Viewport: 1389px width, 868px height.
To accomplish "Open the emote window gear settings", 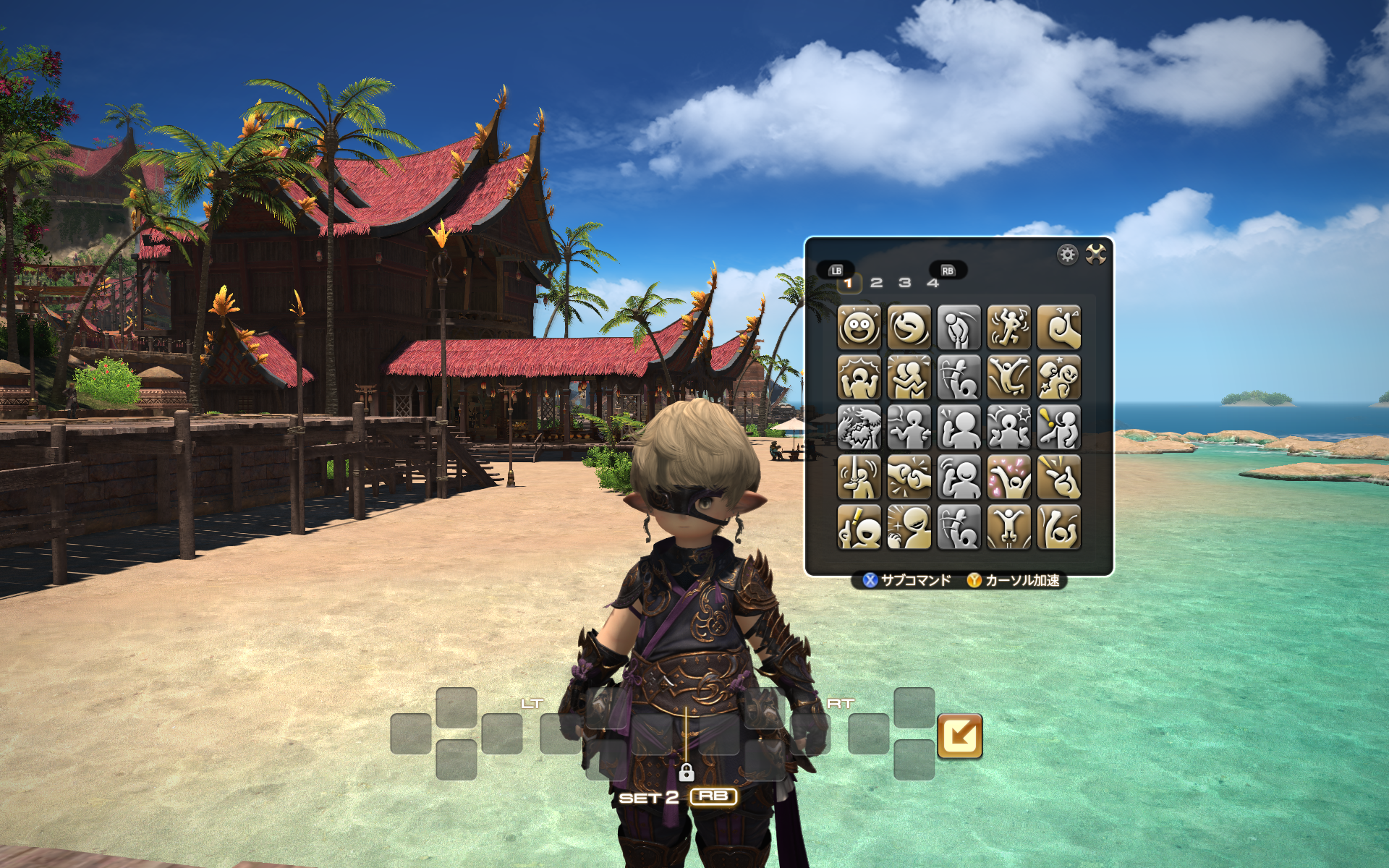I will point(1067,254).
